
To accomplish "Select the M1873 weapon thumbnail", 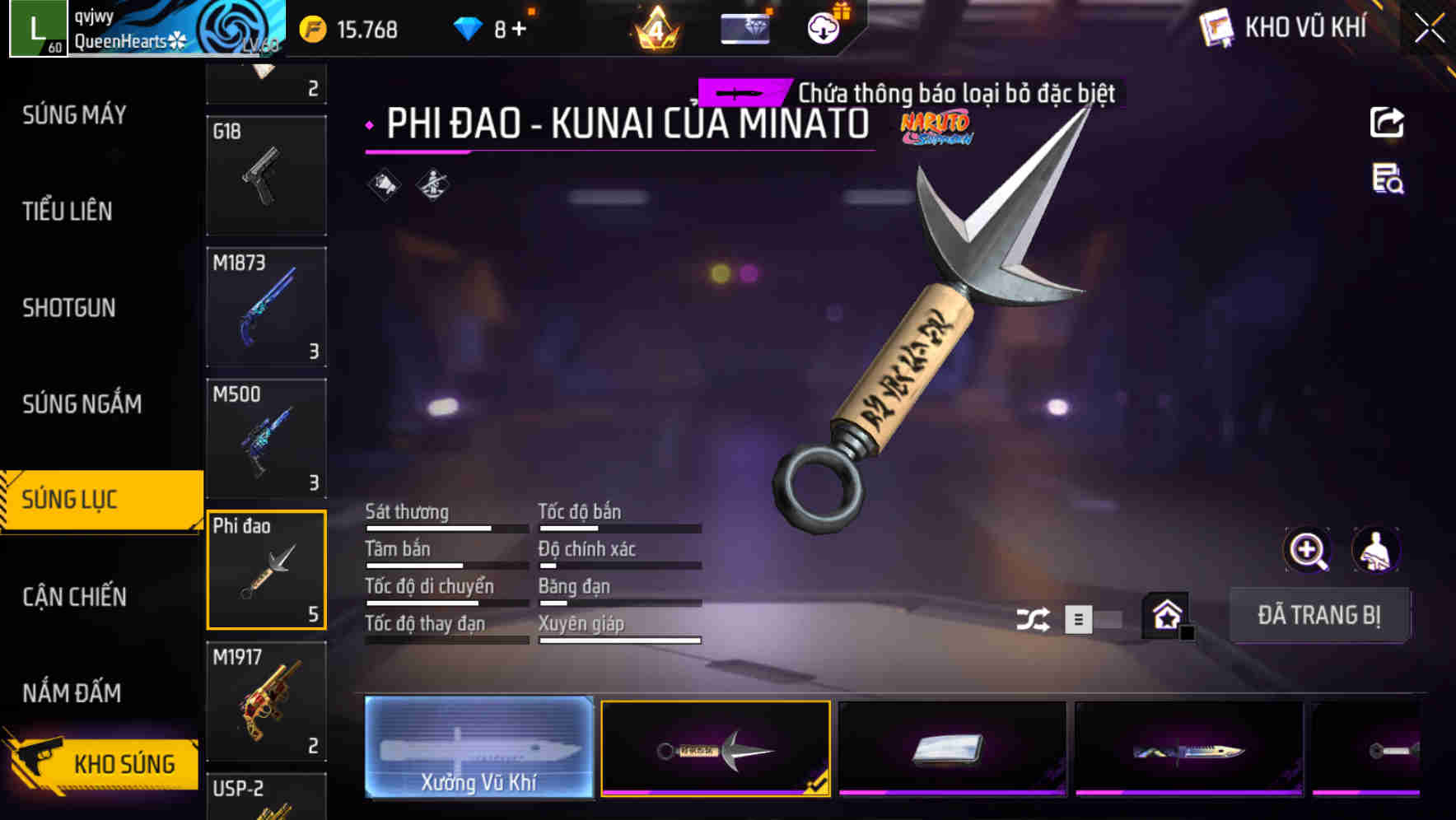I will [266, 306].
